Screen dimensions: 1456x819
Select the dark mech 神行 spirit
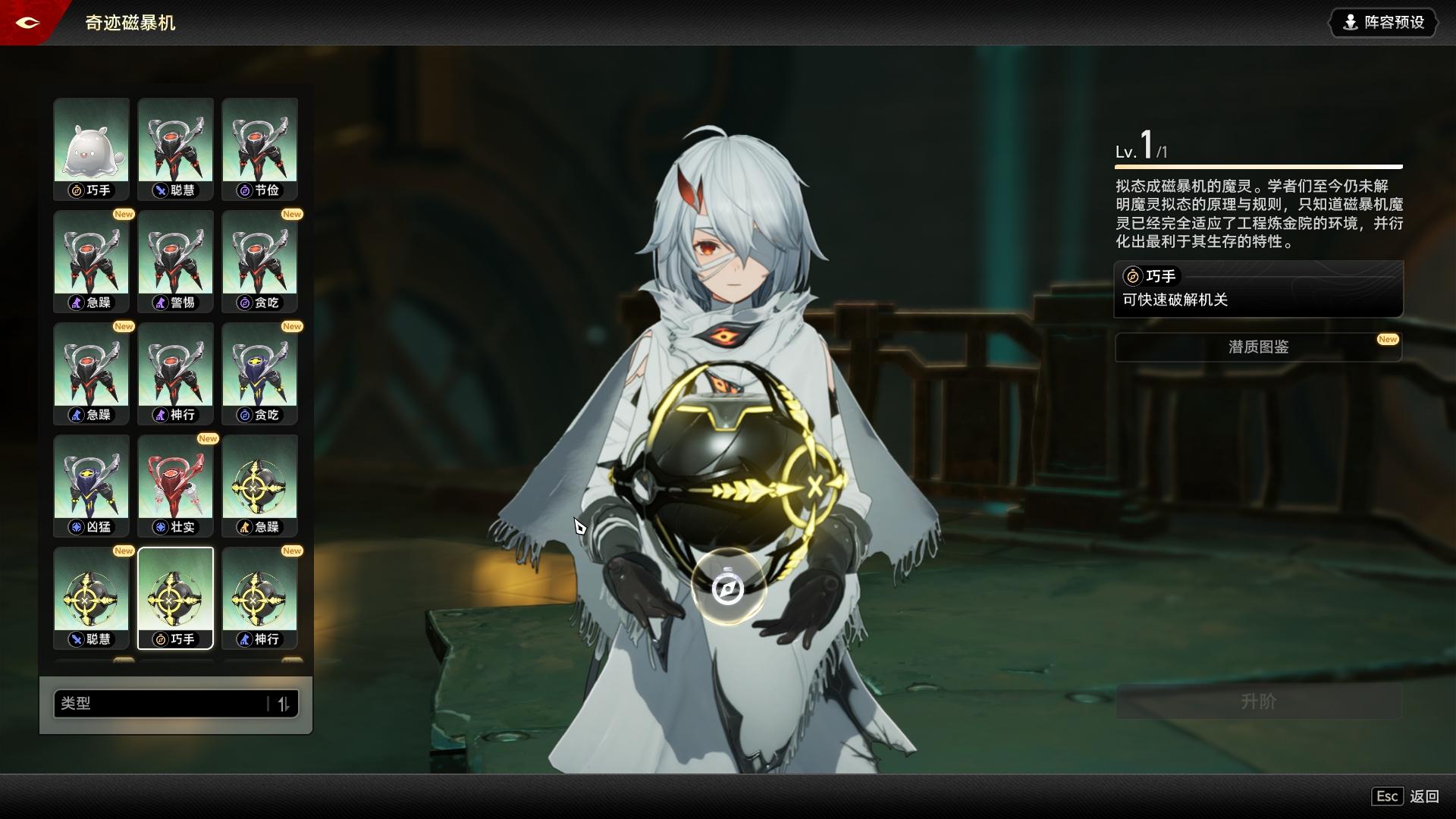tap(175, 373)
